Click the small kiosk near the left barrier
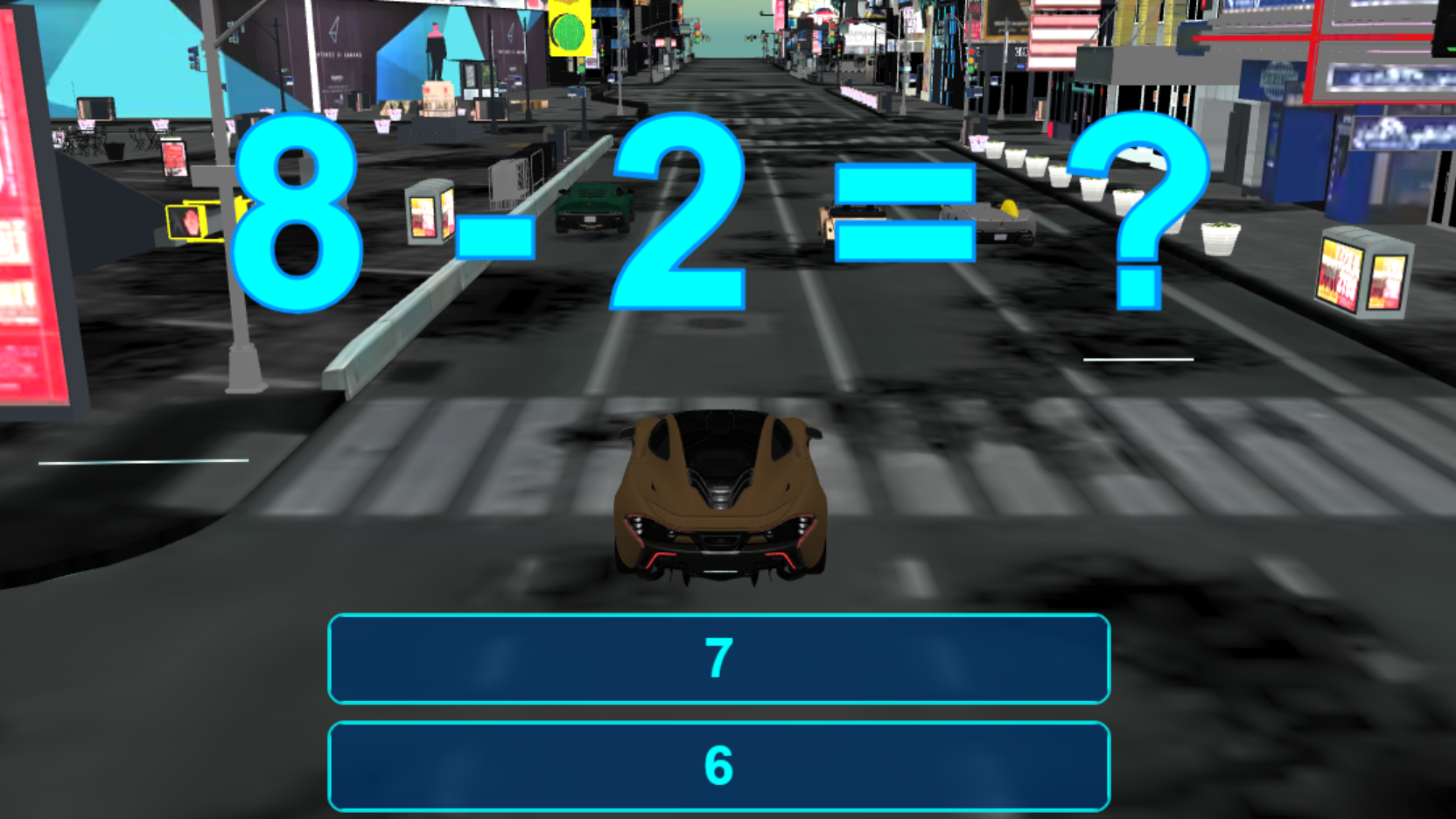The width and height of the screenshot is (1456, 819). 422,214
